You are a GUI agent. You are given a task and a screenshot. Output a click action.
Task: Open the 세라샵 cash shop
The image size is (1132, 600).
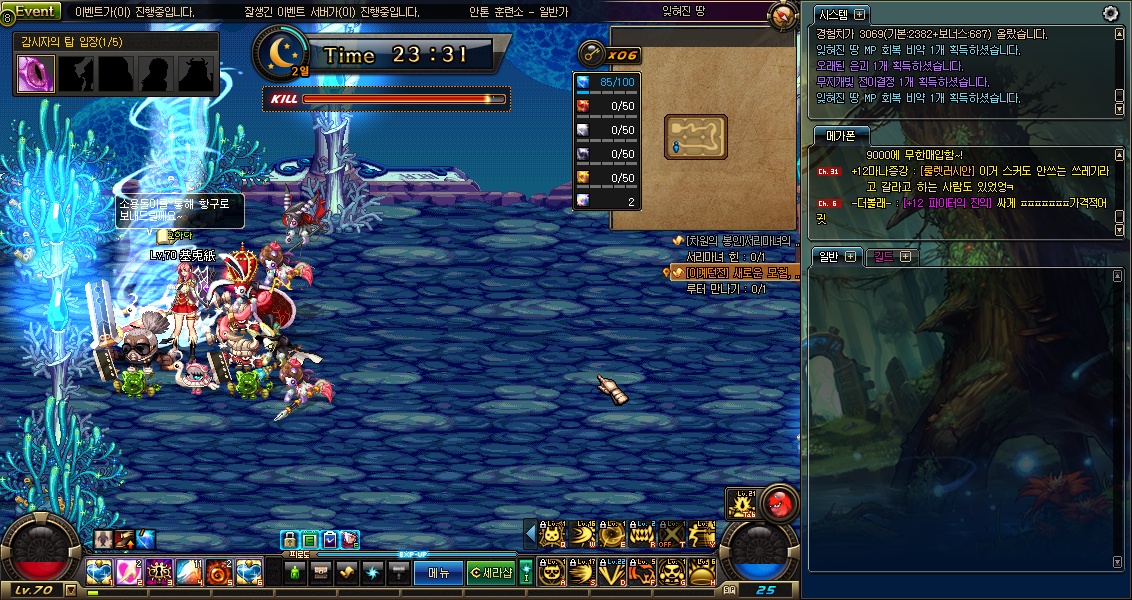(x=491, y=573)
